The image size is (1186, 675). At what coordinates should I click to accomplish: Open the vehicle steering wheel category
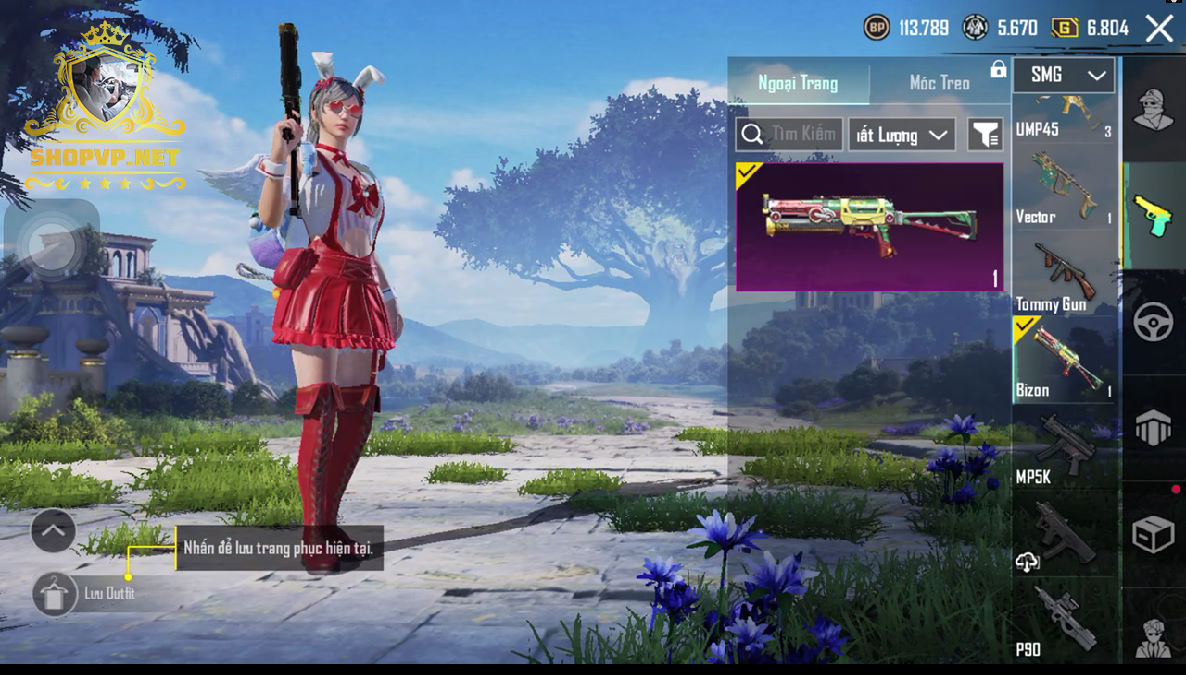coord(1153,322)
